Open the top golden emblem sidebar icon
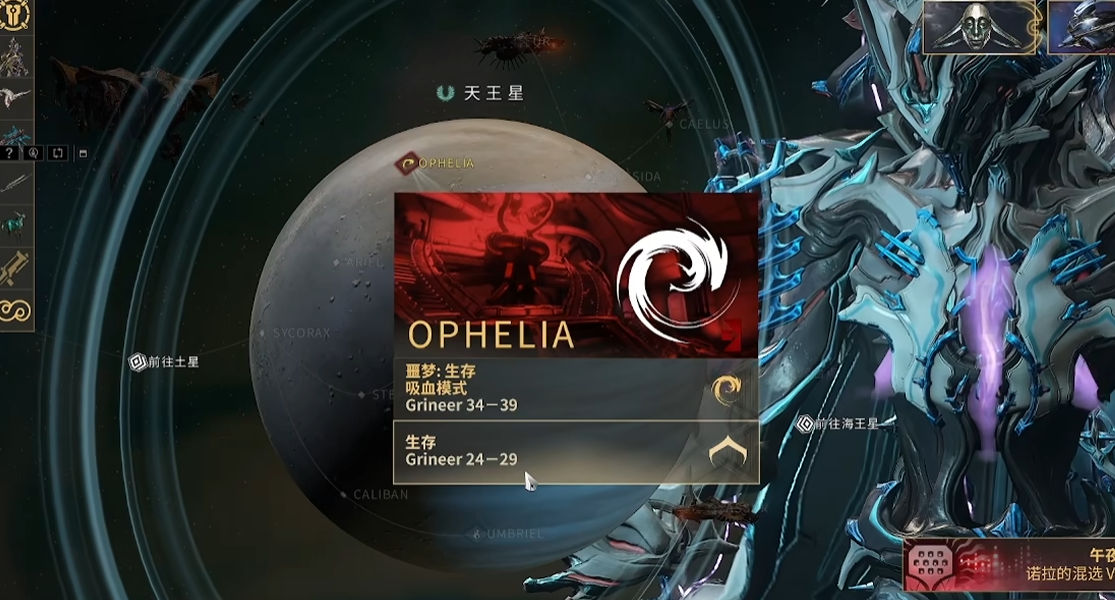The width and height of the screenshot is (1115, 600). coord(16,15)
